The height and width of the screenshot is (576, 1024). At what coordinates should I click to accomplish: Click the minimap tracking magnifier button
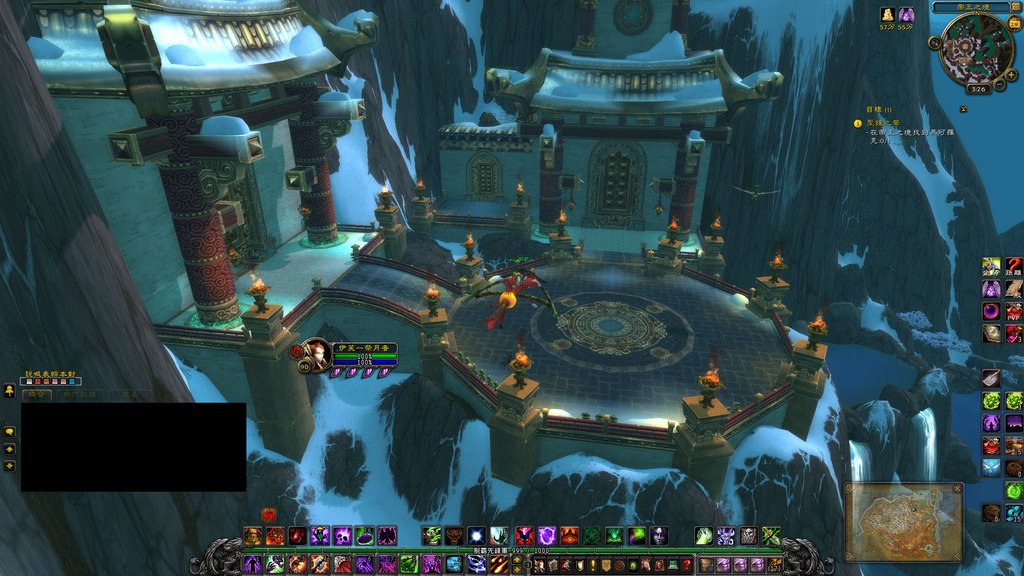tap(934, 43)
